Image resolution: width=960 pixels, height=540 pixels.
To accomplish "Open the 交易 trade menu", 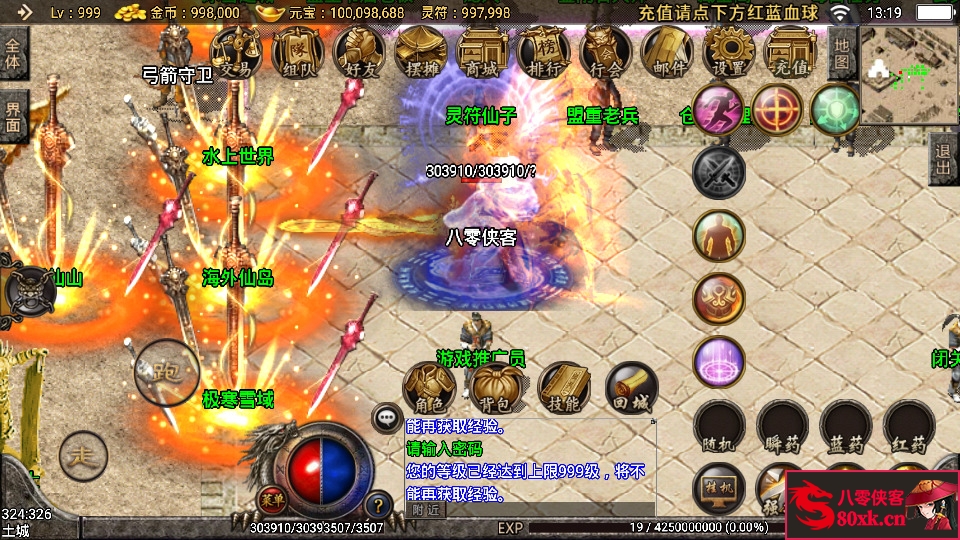I will 237,50.
